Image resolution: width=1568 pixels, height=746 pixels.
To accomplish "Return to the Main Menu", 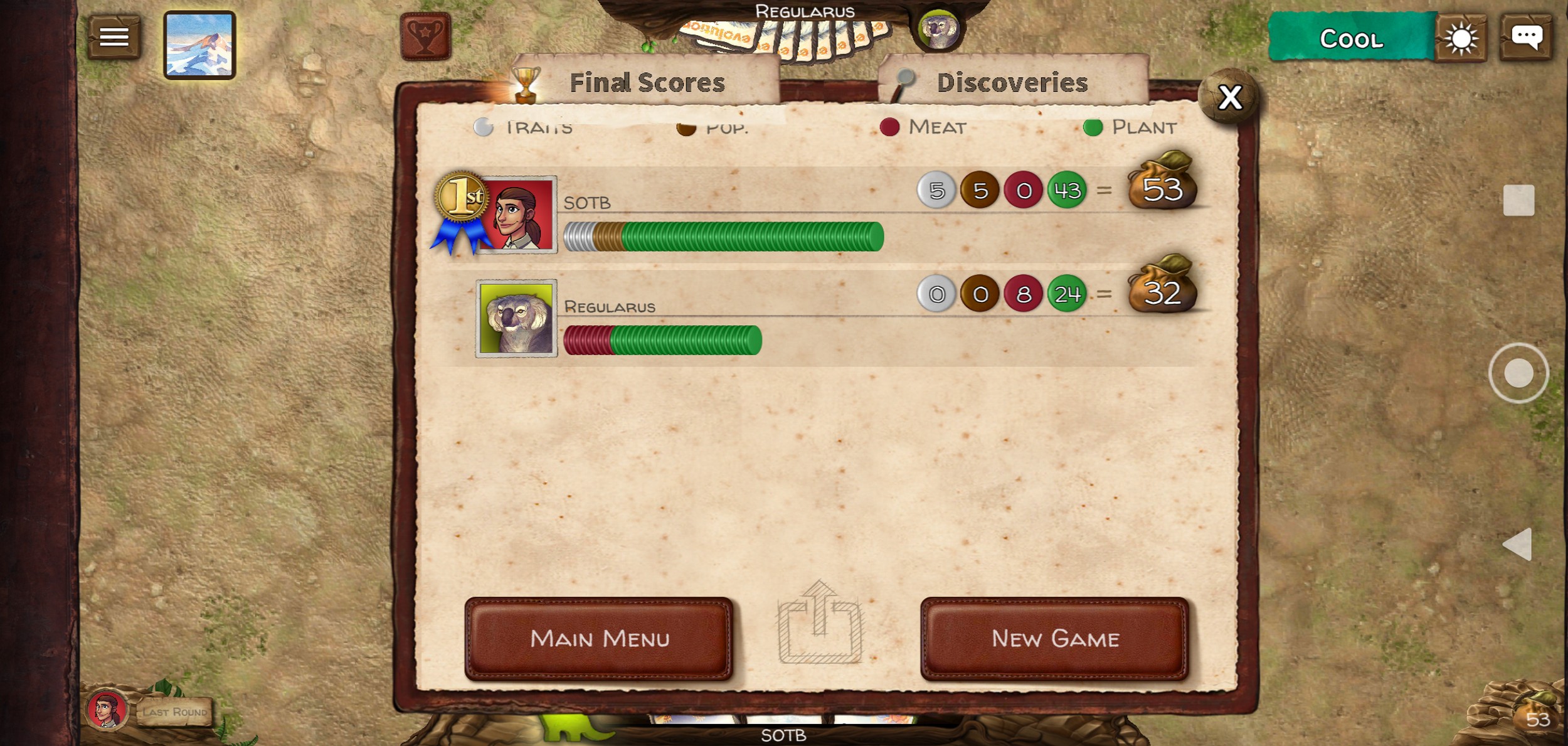I will coord(599,639).
